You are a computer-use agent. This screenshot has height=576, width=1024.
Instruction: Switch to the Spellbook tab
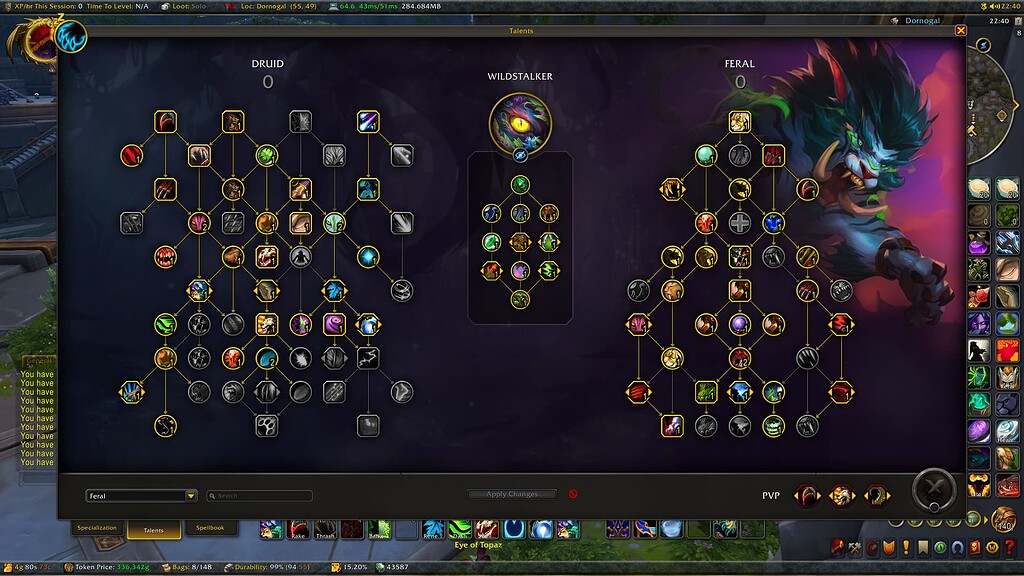(x=210, y=528)
